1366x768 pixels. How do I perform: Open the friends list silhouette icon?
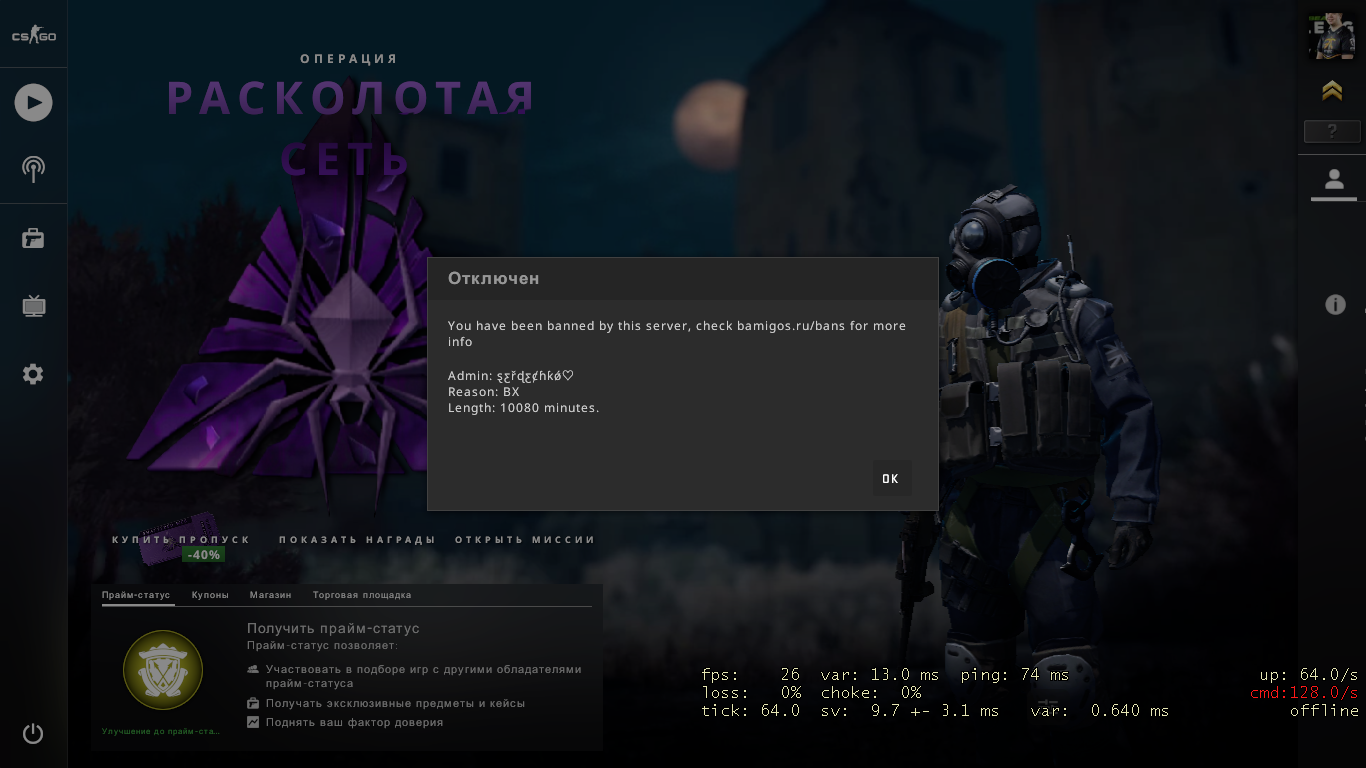pyautogui.click(x=1333, y=180)
